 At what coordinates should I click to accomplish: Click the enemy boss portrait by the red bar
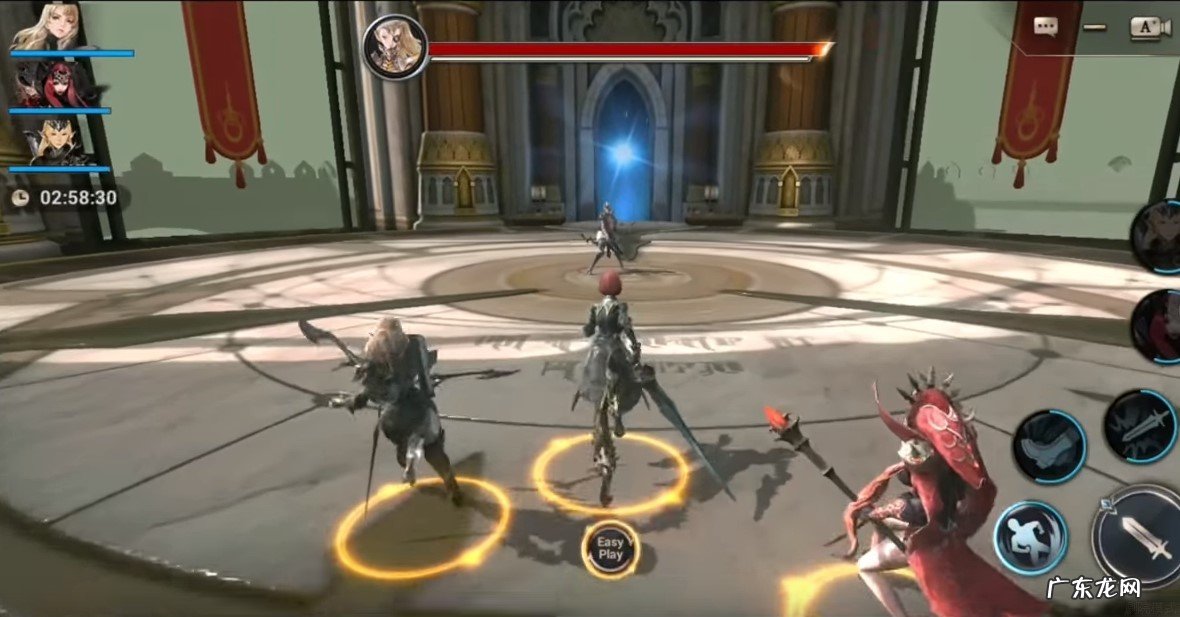pos(395,47)
